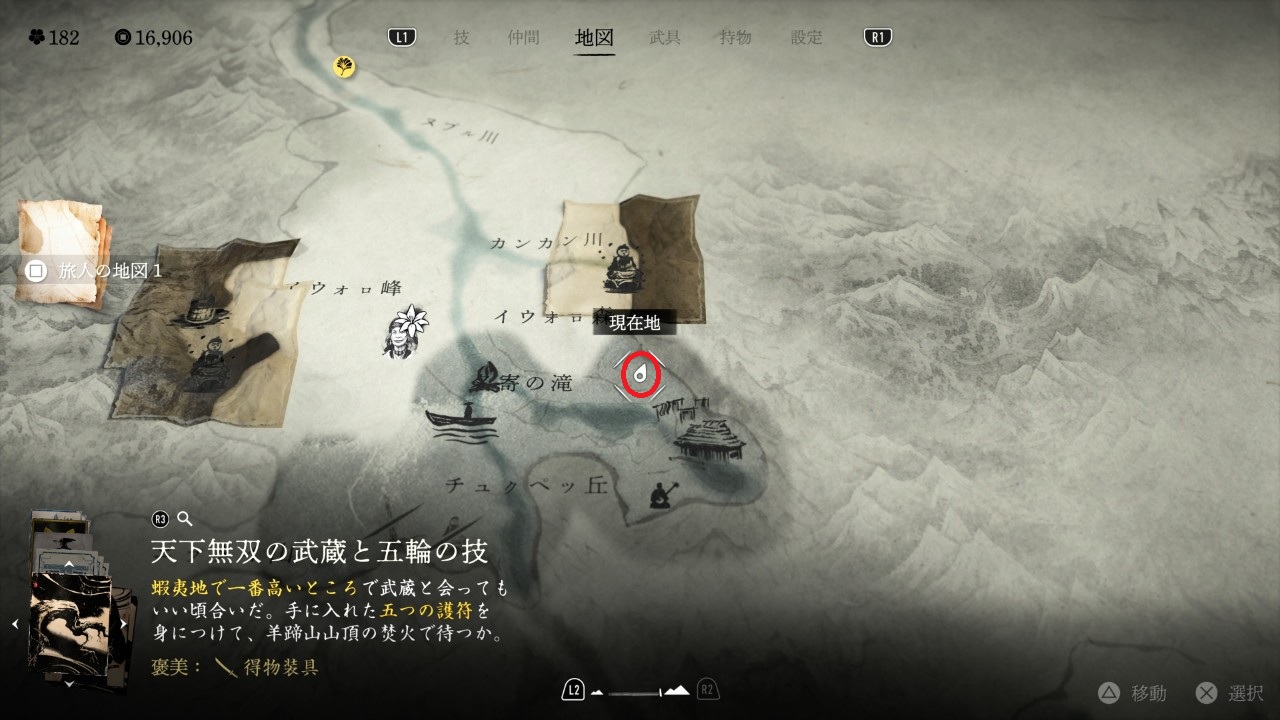Switch to the 設定 settings tab

point(806,38)
